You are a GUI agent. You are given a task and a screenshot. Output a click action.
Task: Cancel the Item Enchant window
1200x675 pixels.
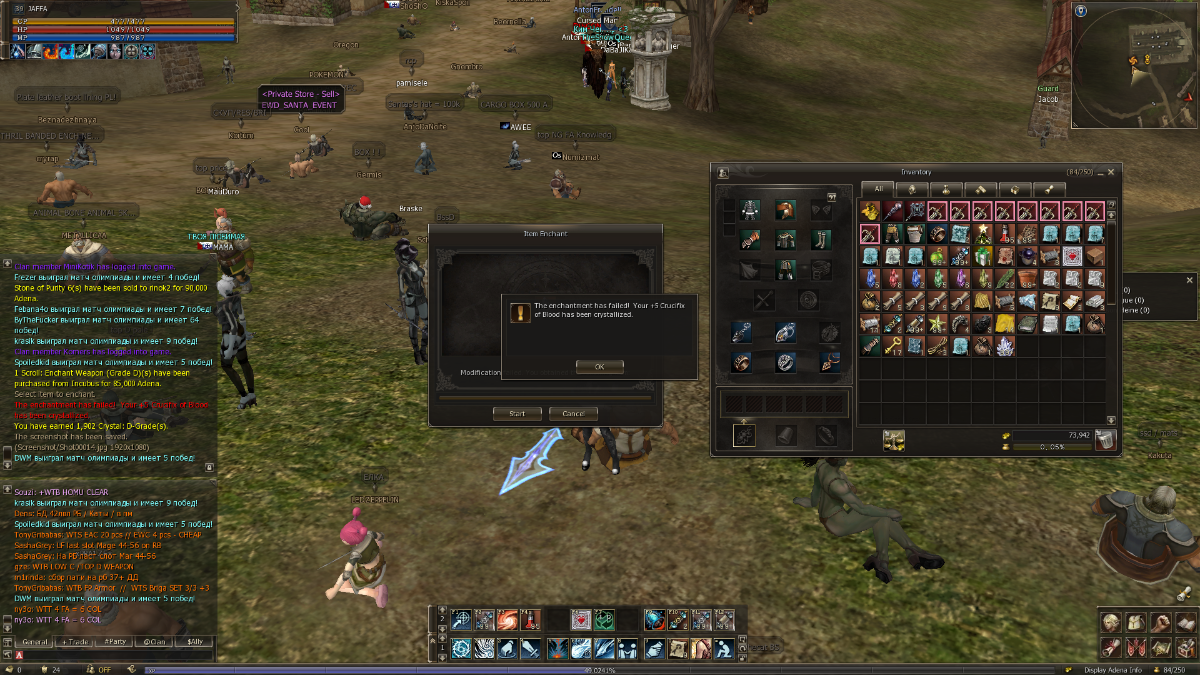pos(573,414)
